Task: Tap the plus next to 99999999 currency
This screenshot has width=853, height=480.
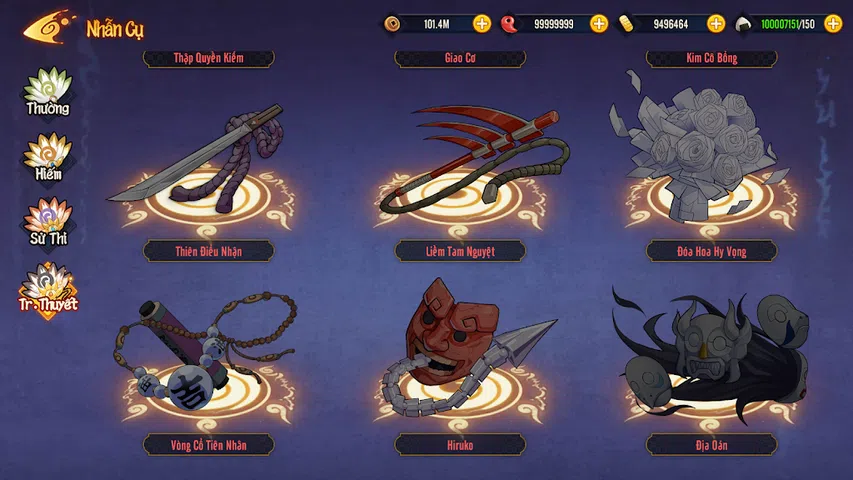Action: (x=599, y=23)
